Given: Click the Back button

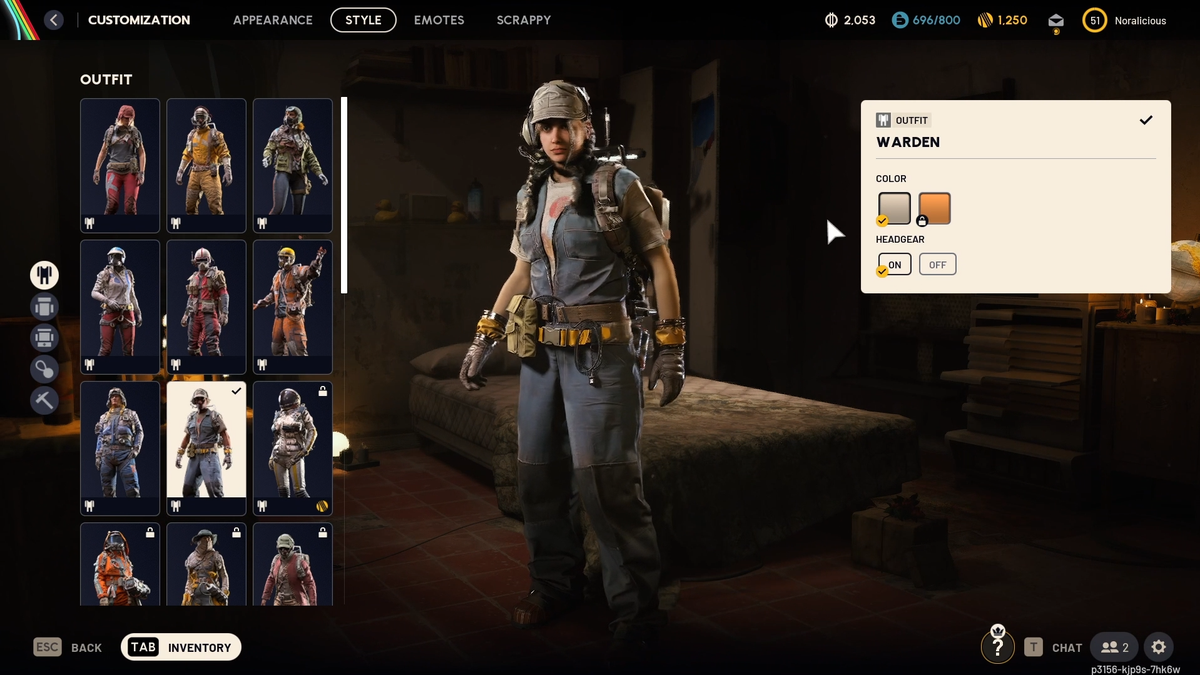Looking at the screenshot, I should coord(68,647).
